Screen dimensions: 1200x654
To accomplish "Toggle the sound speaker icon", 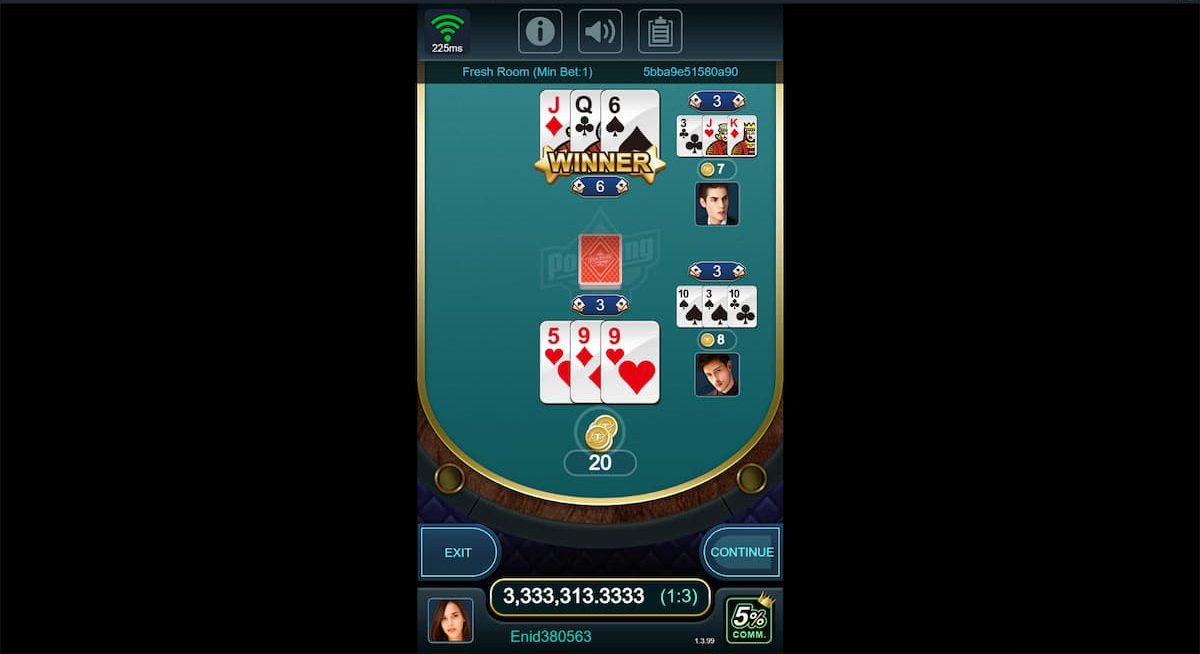I will click(x=600, y=31).
